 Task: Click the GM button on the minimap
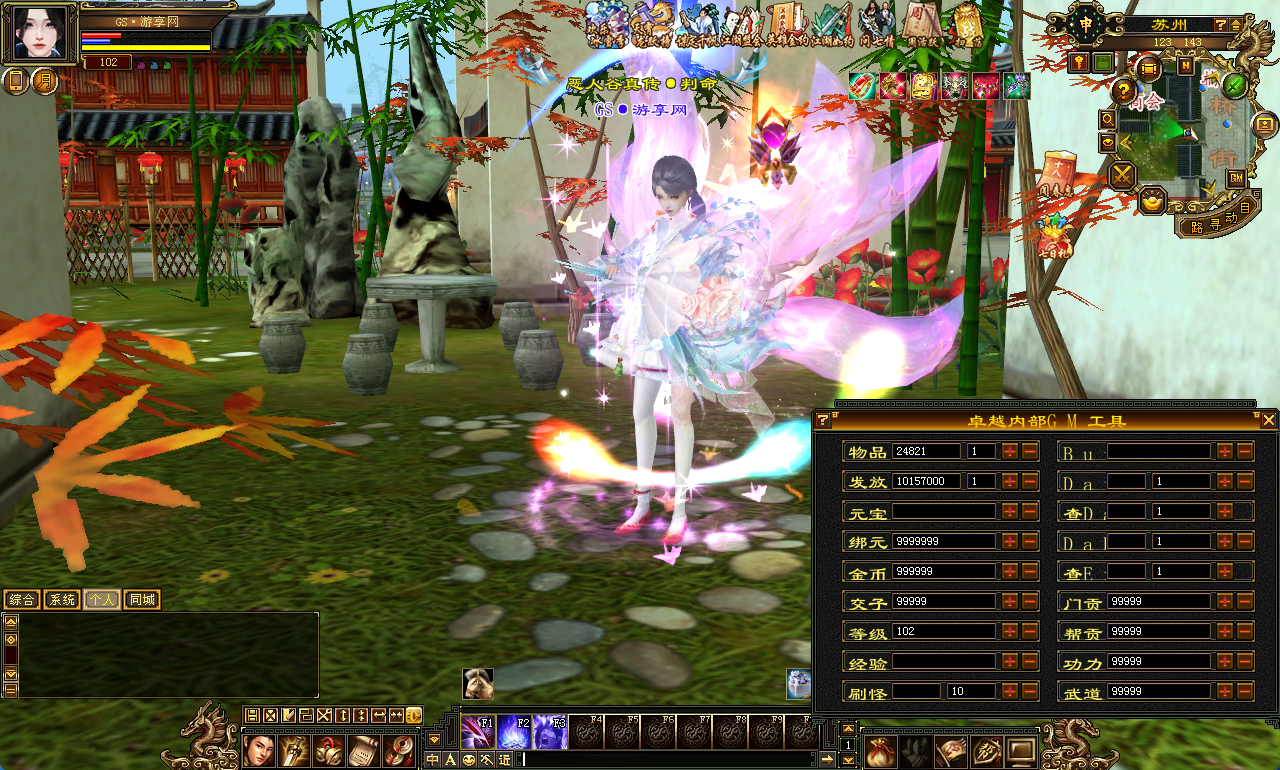[x=1236, y=178]
